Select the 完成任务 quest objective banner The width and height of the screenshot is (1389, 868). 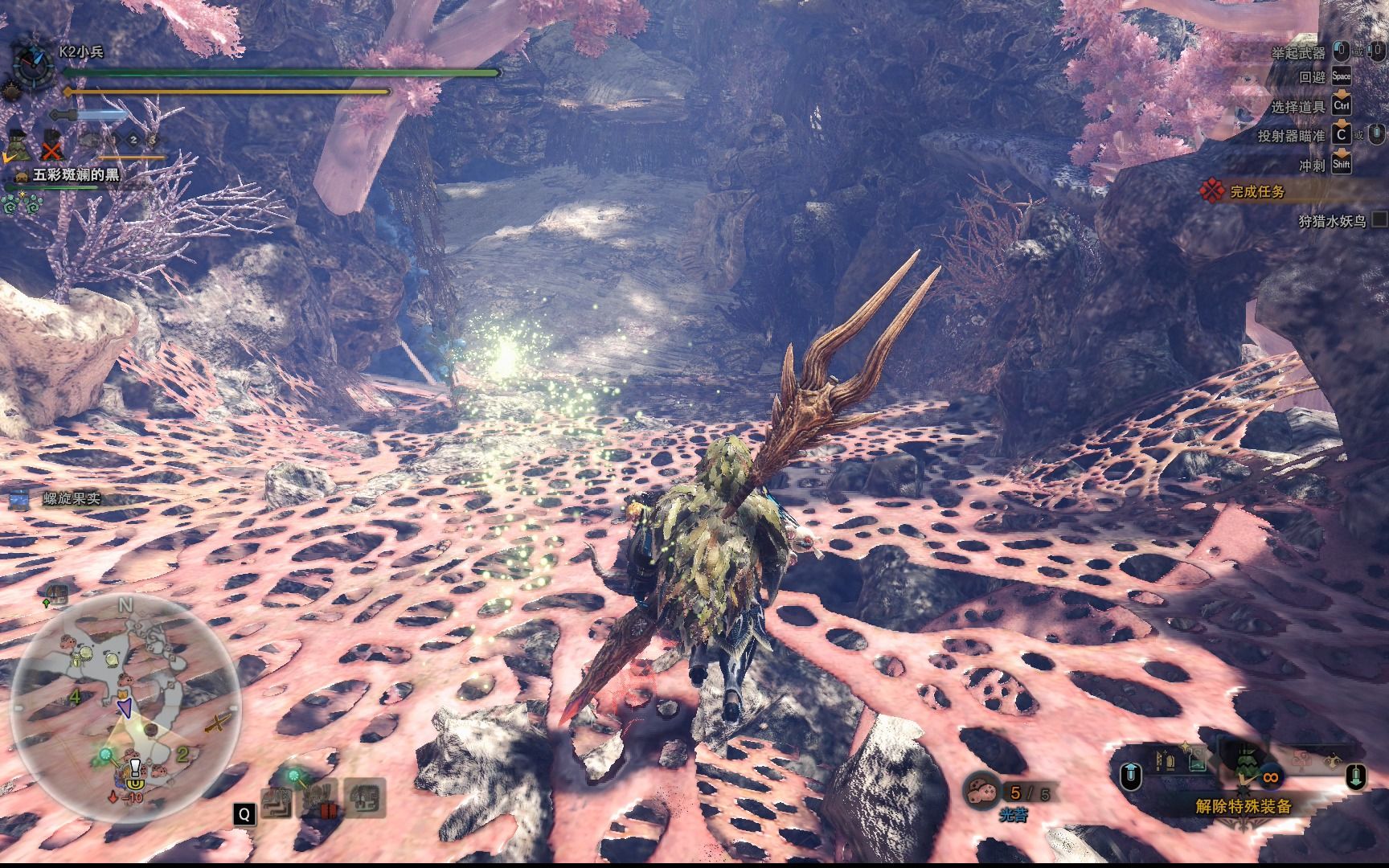1256,191
